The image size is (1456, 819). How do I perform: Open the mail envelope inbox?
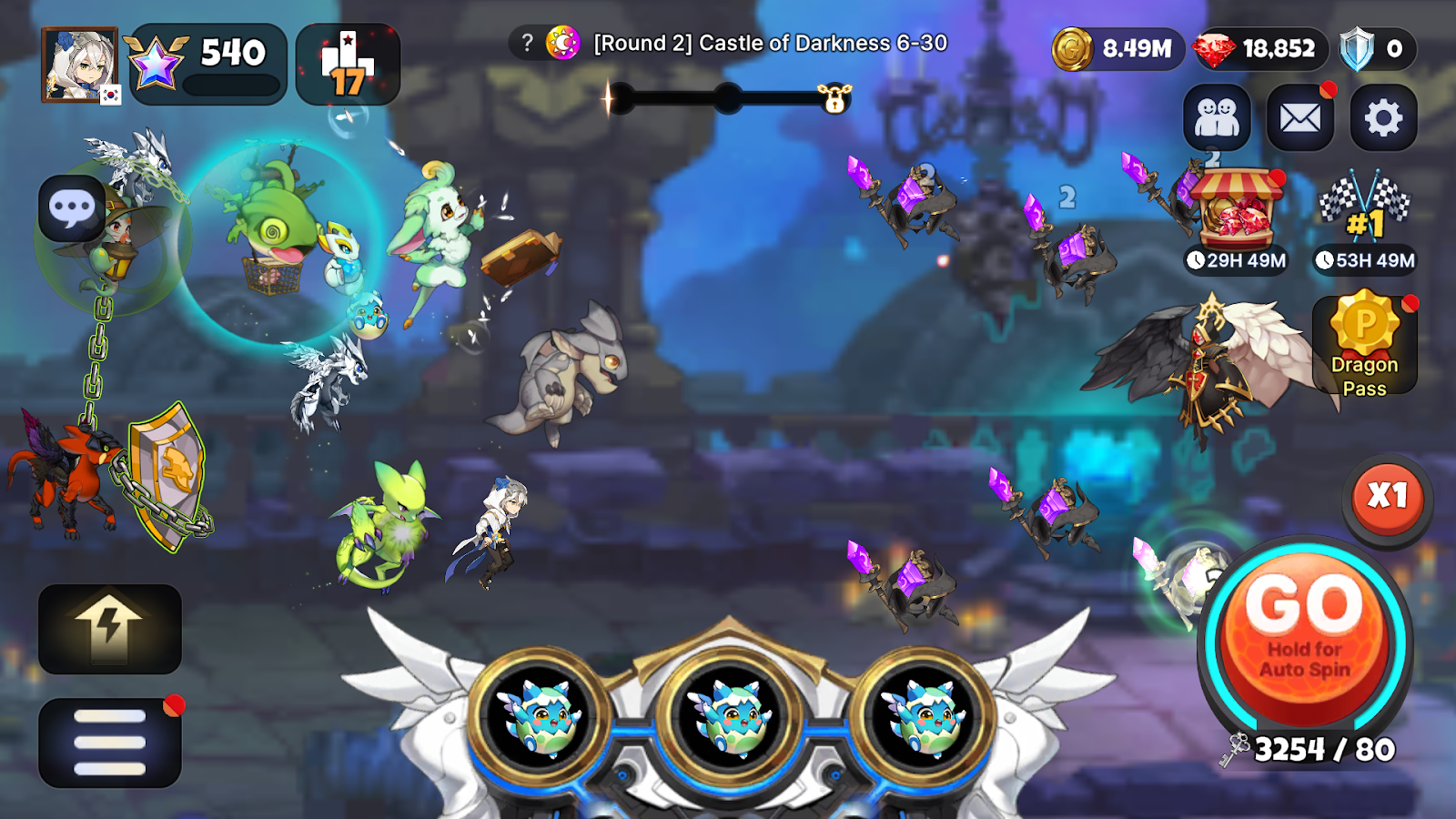(x=1299, y=118)
